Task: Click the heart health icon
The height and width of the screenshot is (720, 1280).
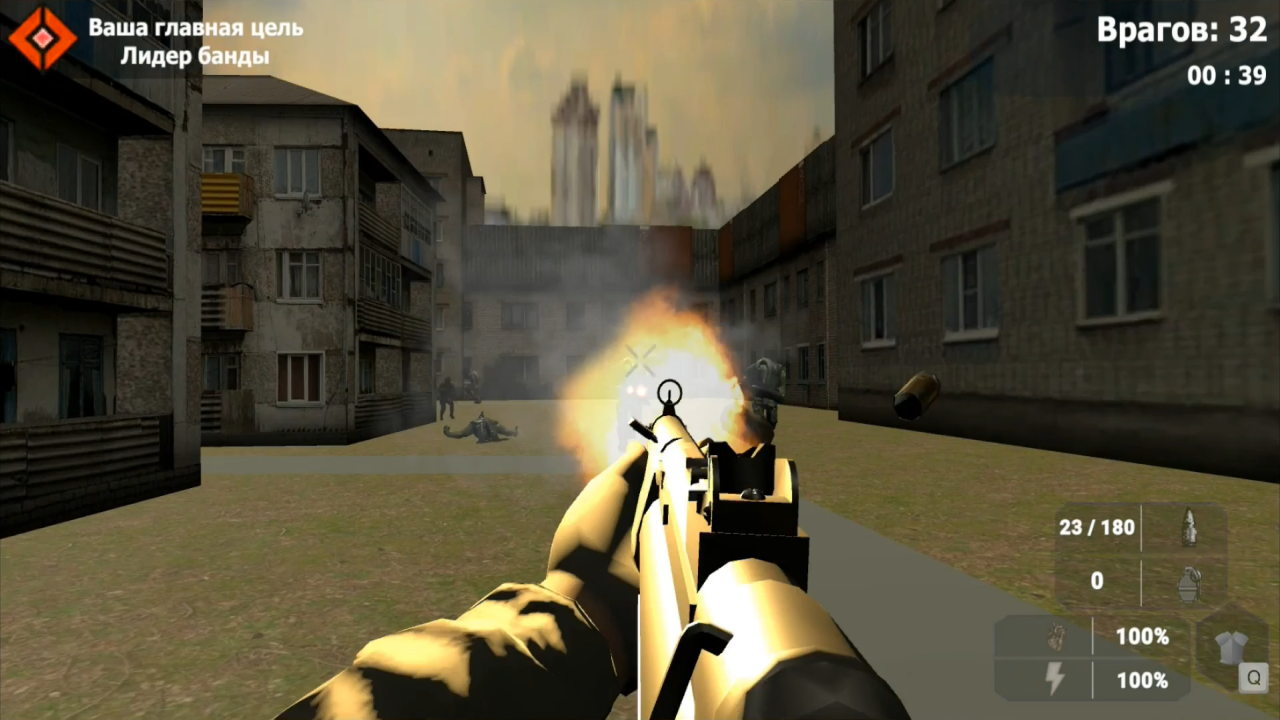Action: (1057, 638)
